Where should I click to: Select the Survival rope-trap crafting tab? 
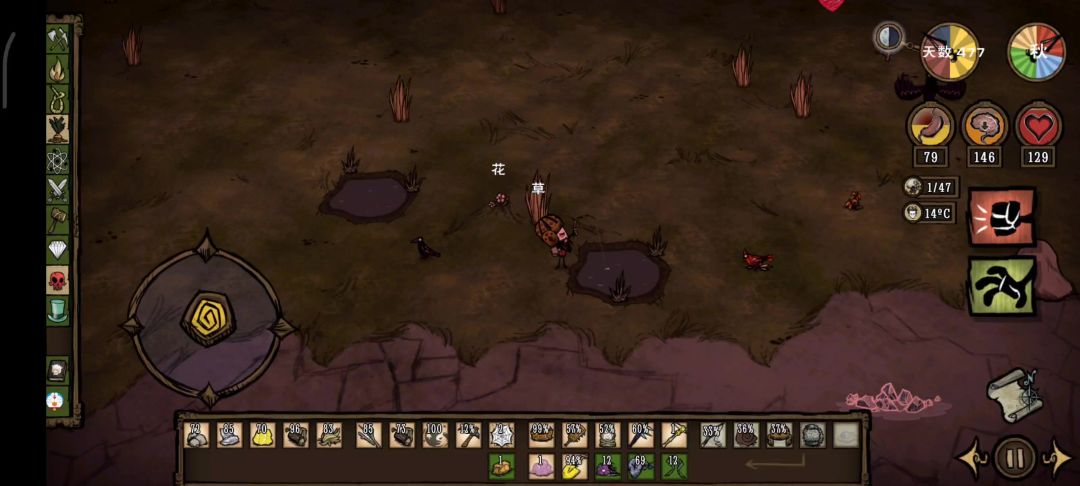57,98
